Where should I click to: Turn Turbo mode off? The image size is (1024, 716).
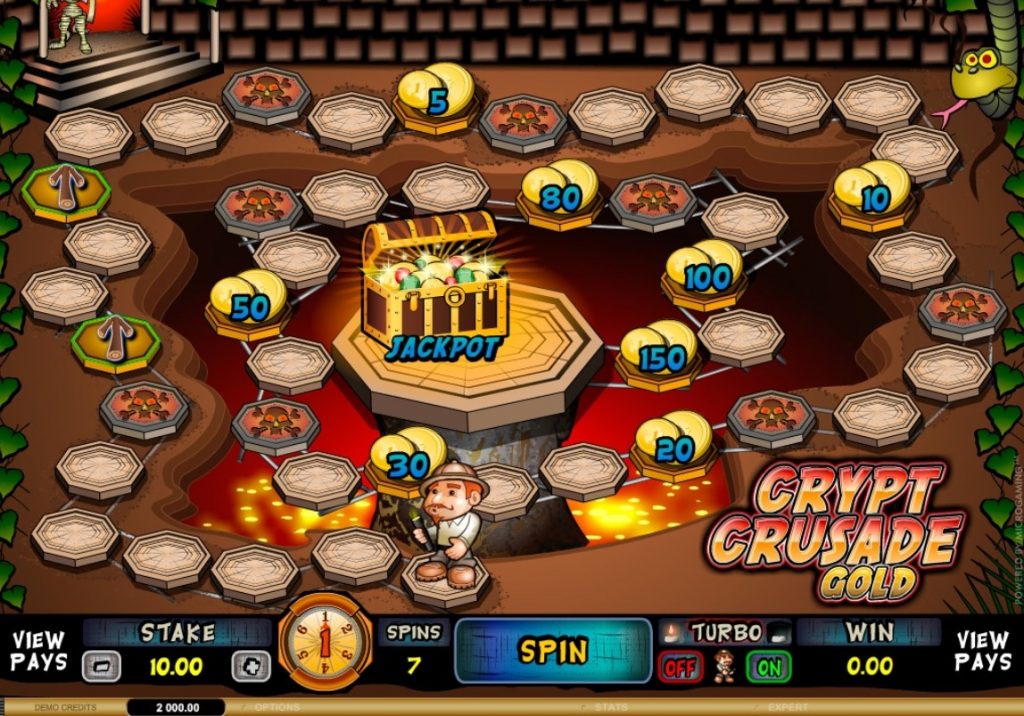(x=681, y=667)
